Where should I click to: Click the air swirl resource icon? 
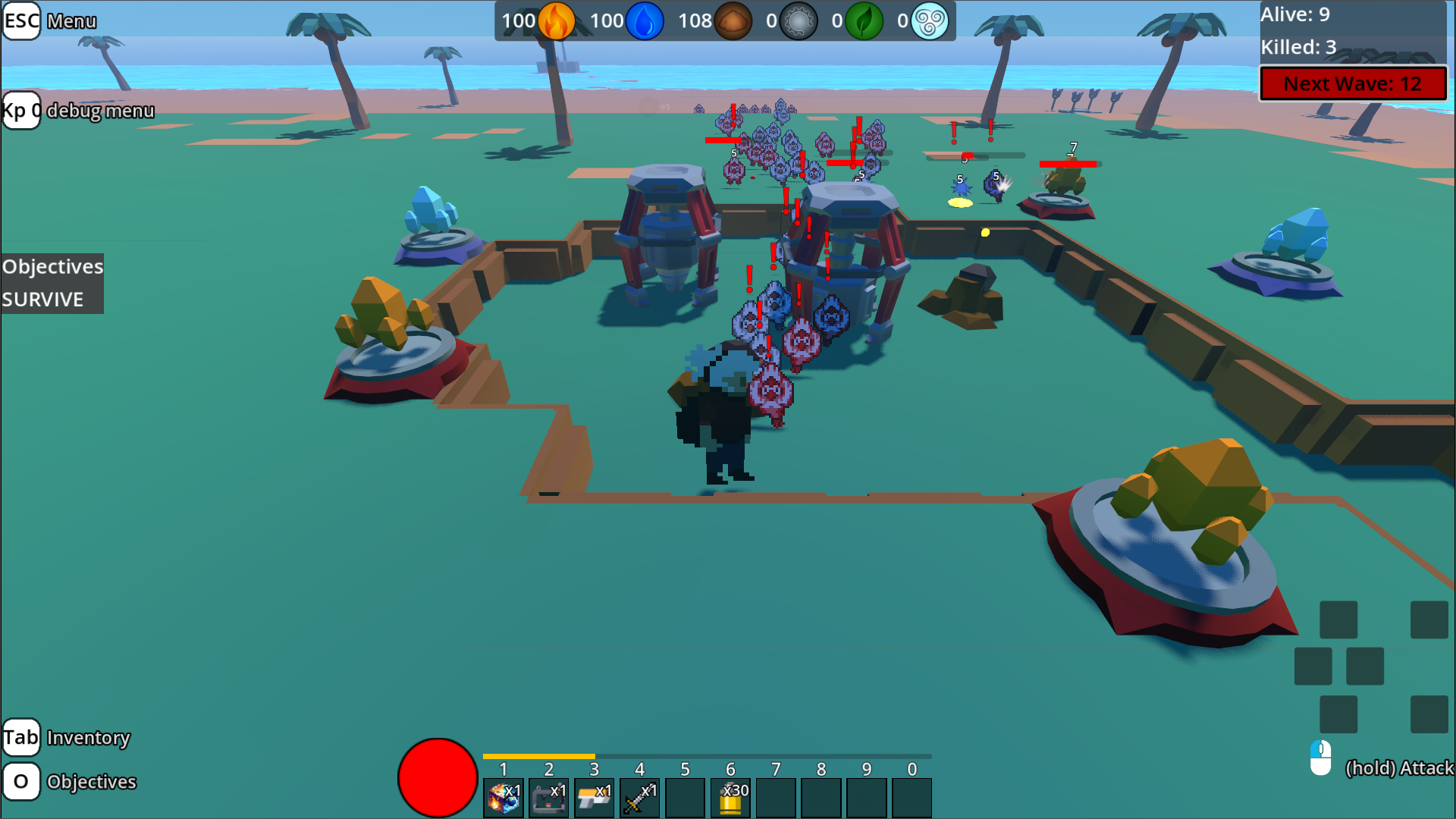(930, 20)
